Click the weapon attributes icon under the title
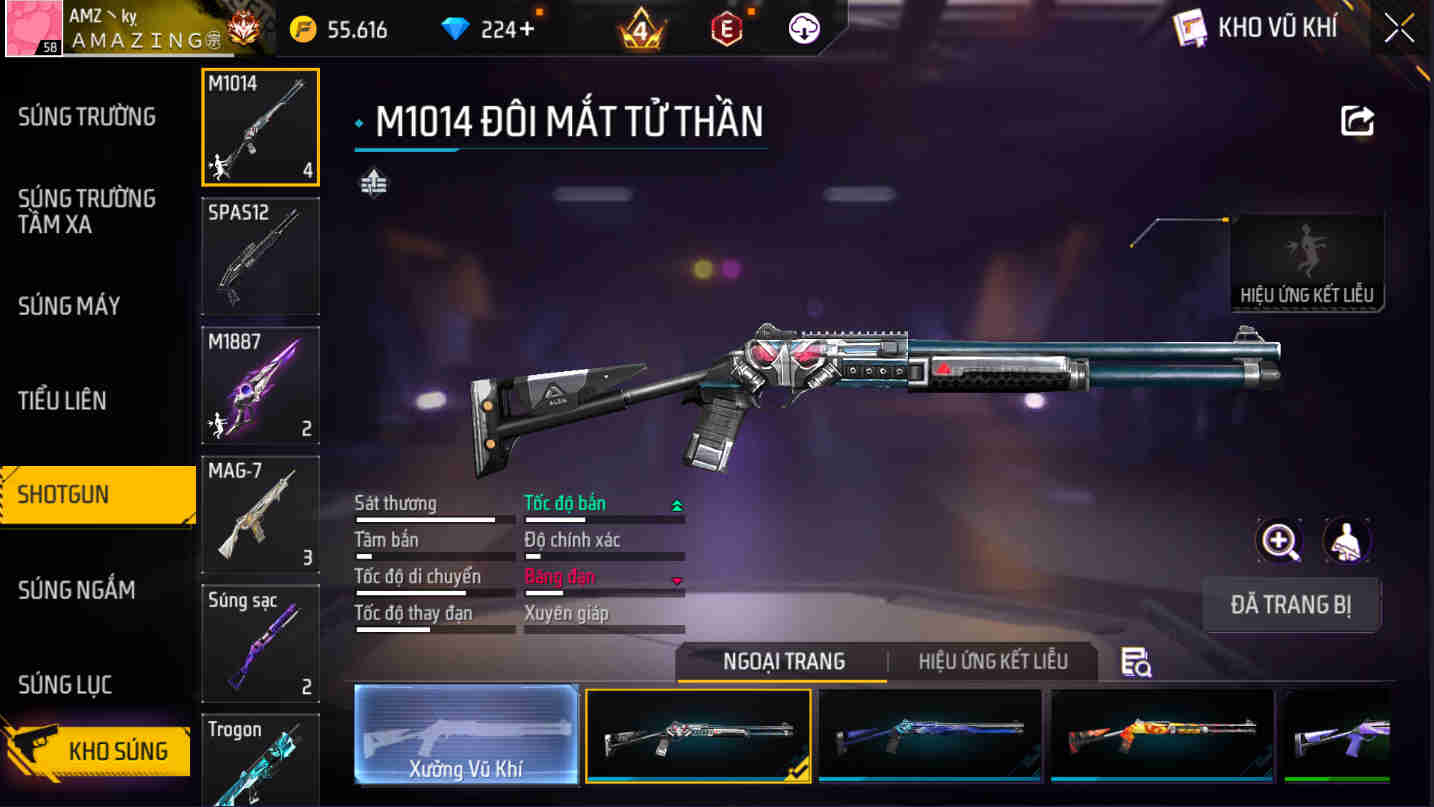 (x=371, y=183)
